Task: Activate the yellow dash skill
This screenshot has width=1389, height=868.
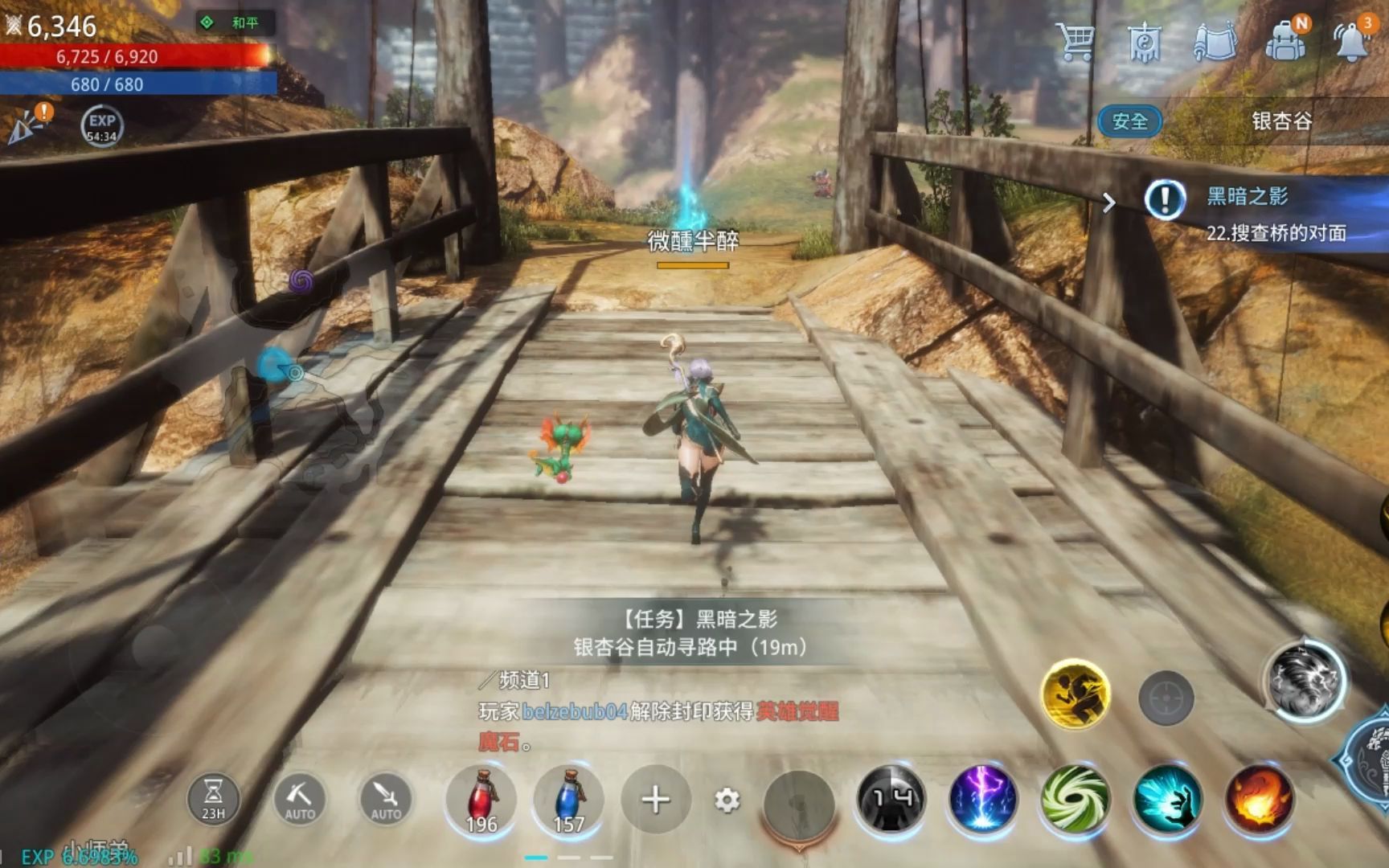Action: (x=1075, y=693)
